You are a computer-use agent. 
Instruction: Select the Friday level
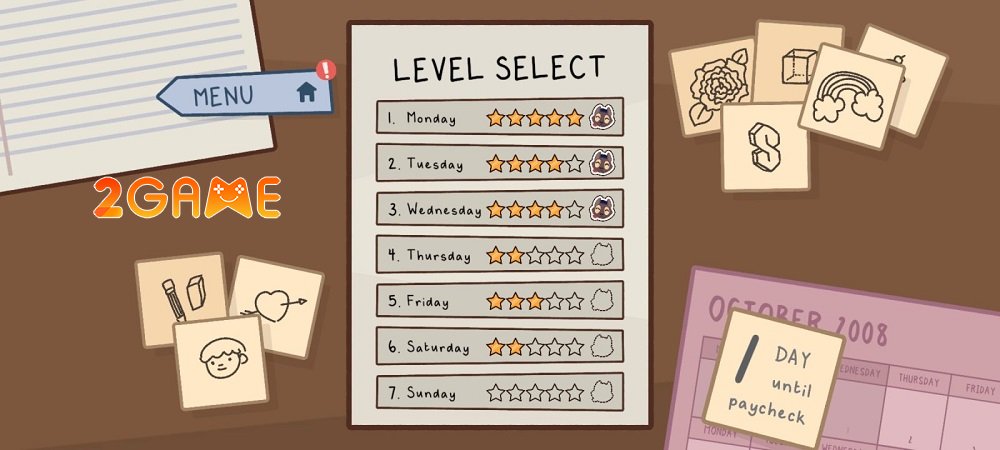pos(499,301)
